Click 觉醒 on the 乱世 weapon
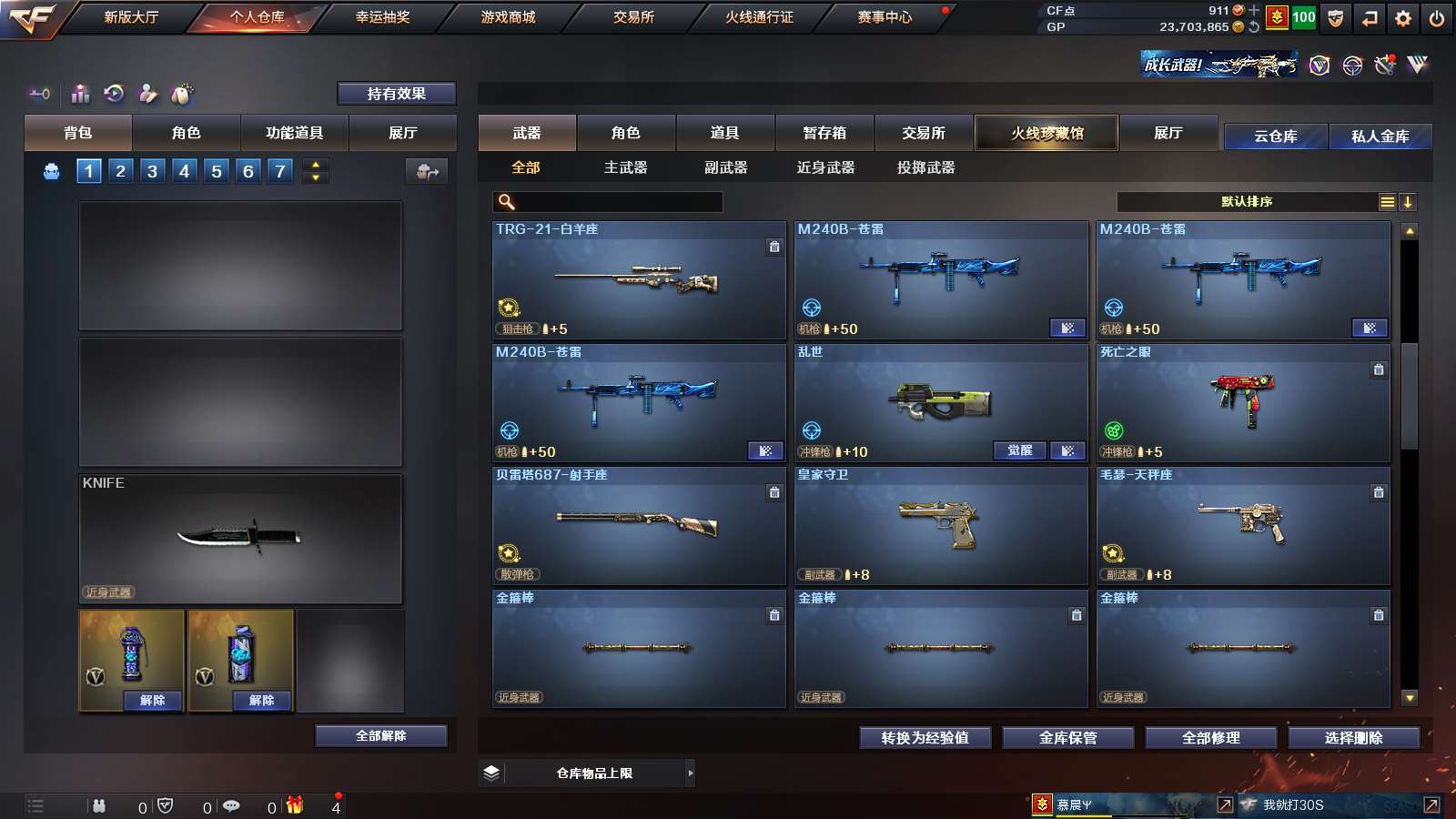Screen dimensions: 1456x819 pos(1019,451)
